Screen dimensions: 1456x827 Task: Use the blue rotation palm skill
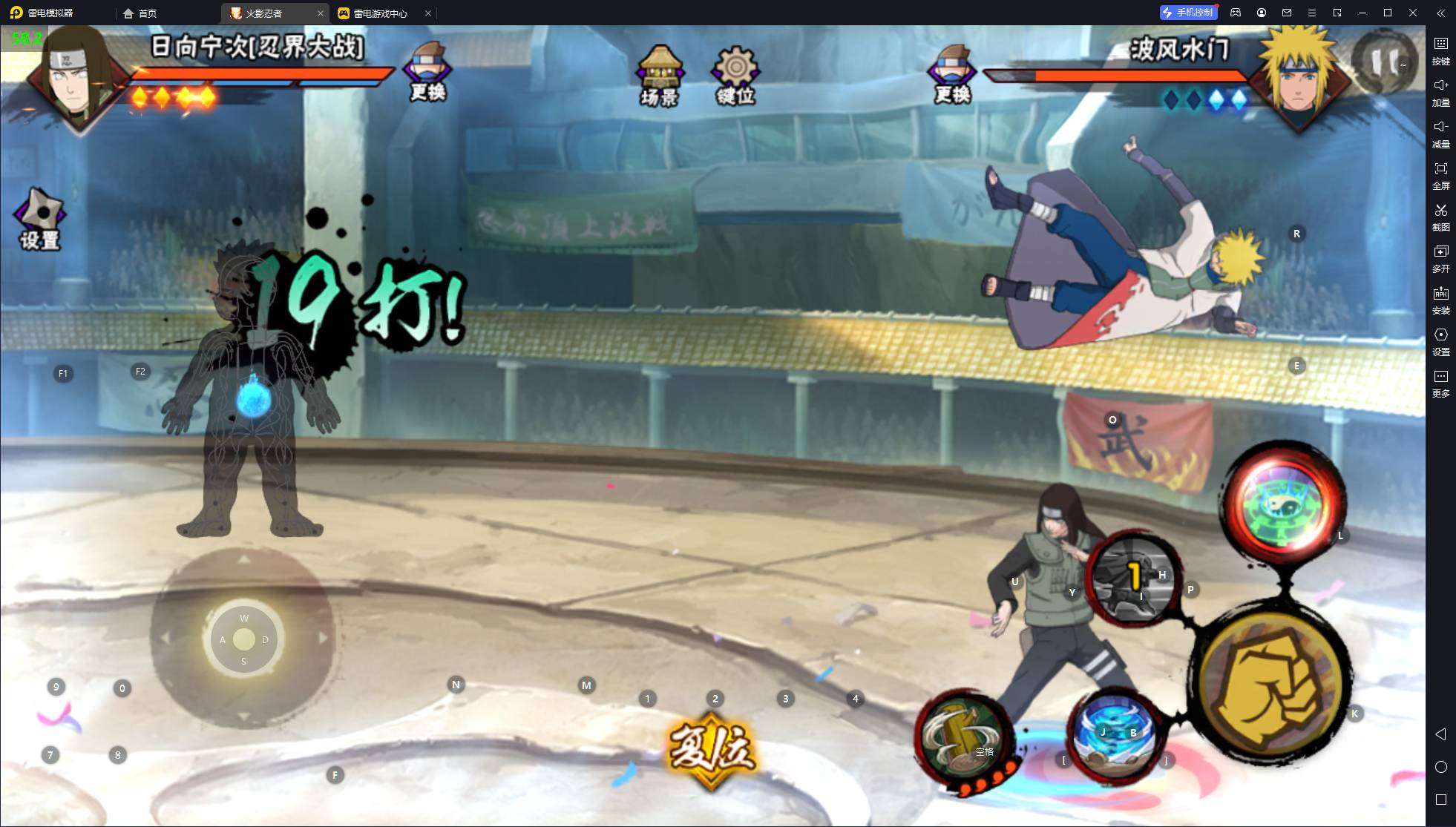pos(1115,734)
